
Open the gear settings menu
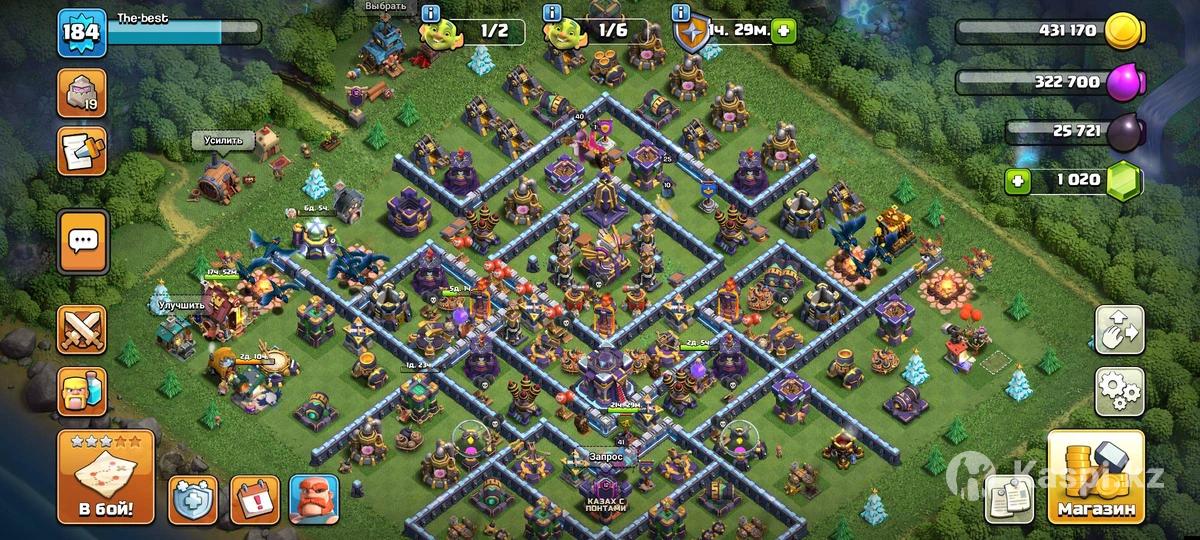coord(1119,391)
